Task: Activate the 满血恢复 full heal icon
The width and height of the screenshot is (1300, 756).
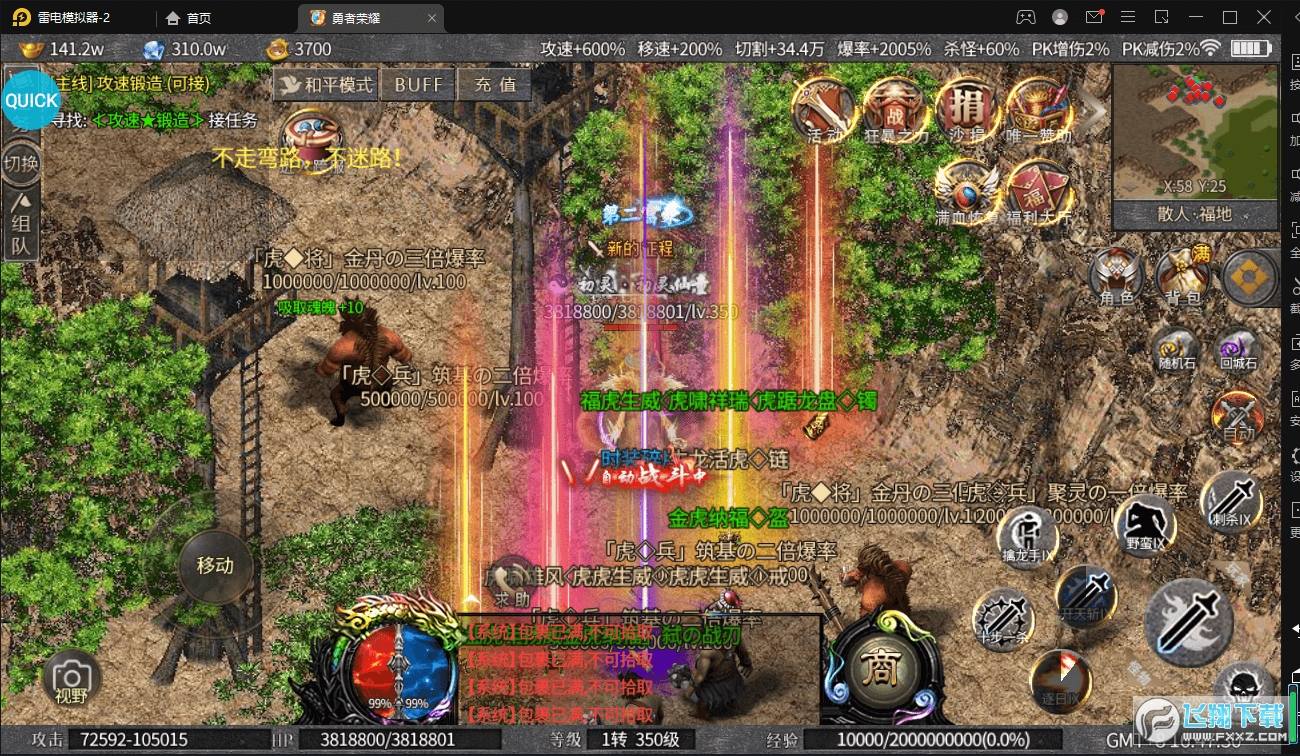Action: pyautogui.click(x=967, y=190)
